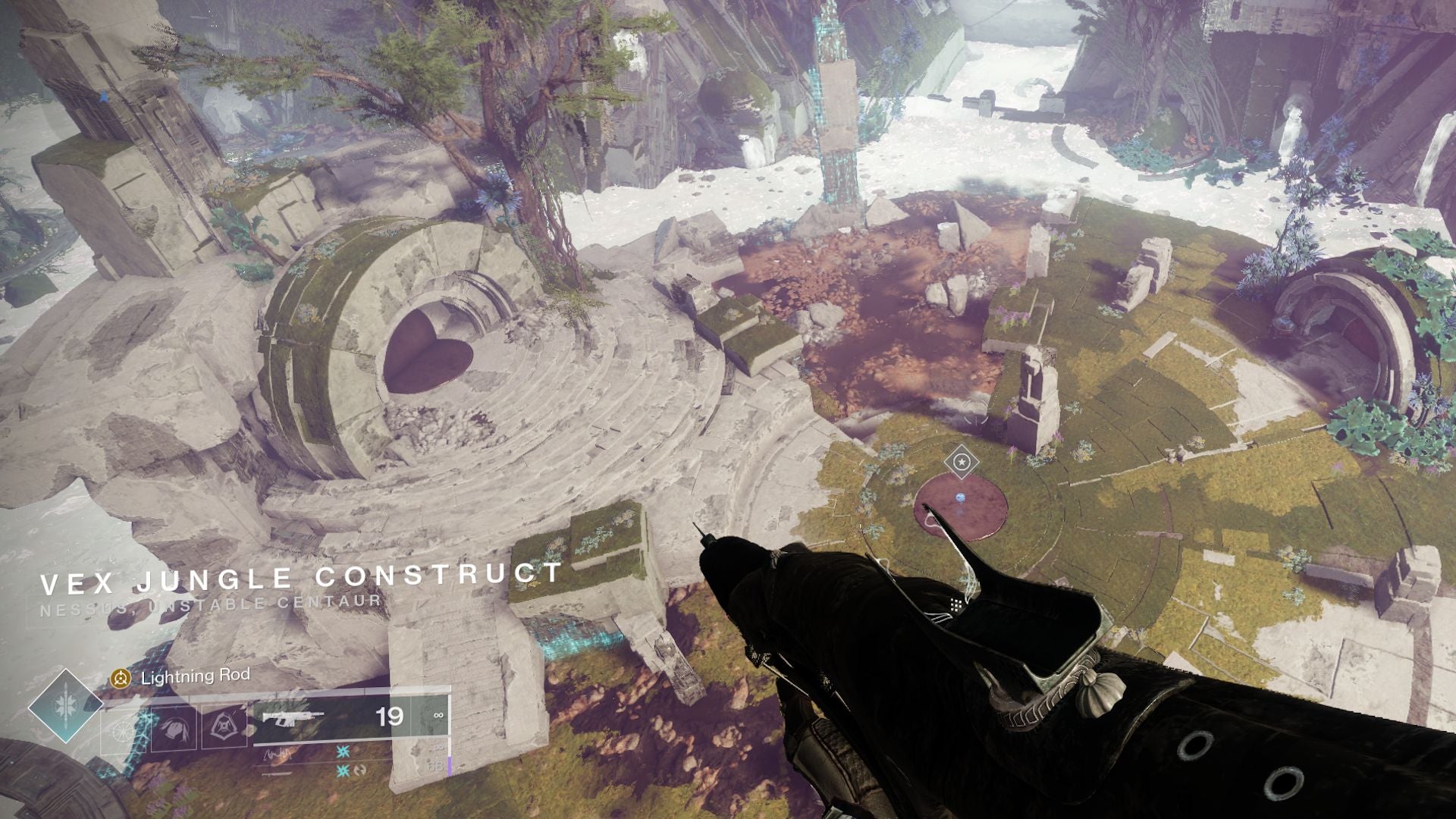This screenshot has height=819, width=1456.
Task: Click the gold Lightning Rod modifier icon
Action: coord(120,677)
